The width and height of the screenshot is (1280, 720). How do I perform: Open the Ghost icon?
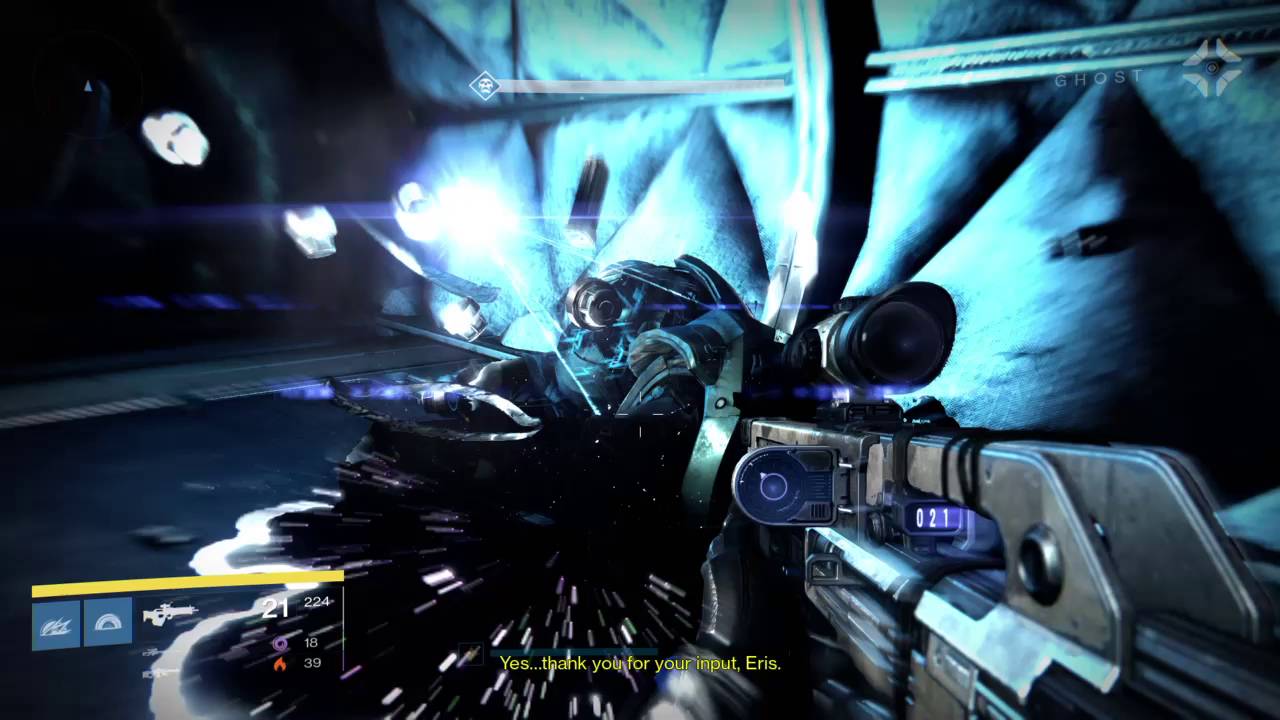(x=1212, y=68)
